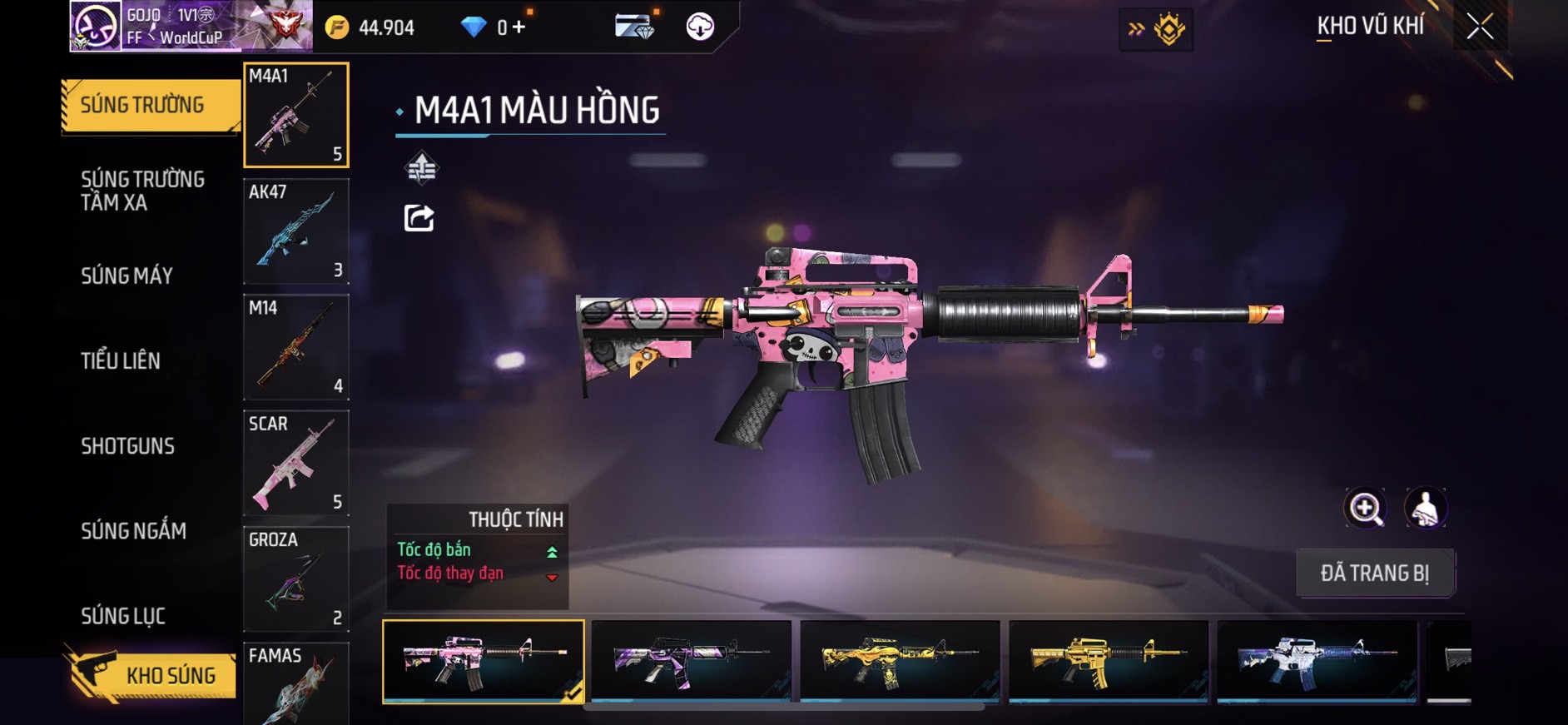The width and height of the screenshot is (1568, 725).
Task: Share the M4A1 skin via share icon
Action: pos(419,218)
